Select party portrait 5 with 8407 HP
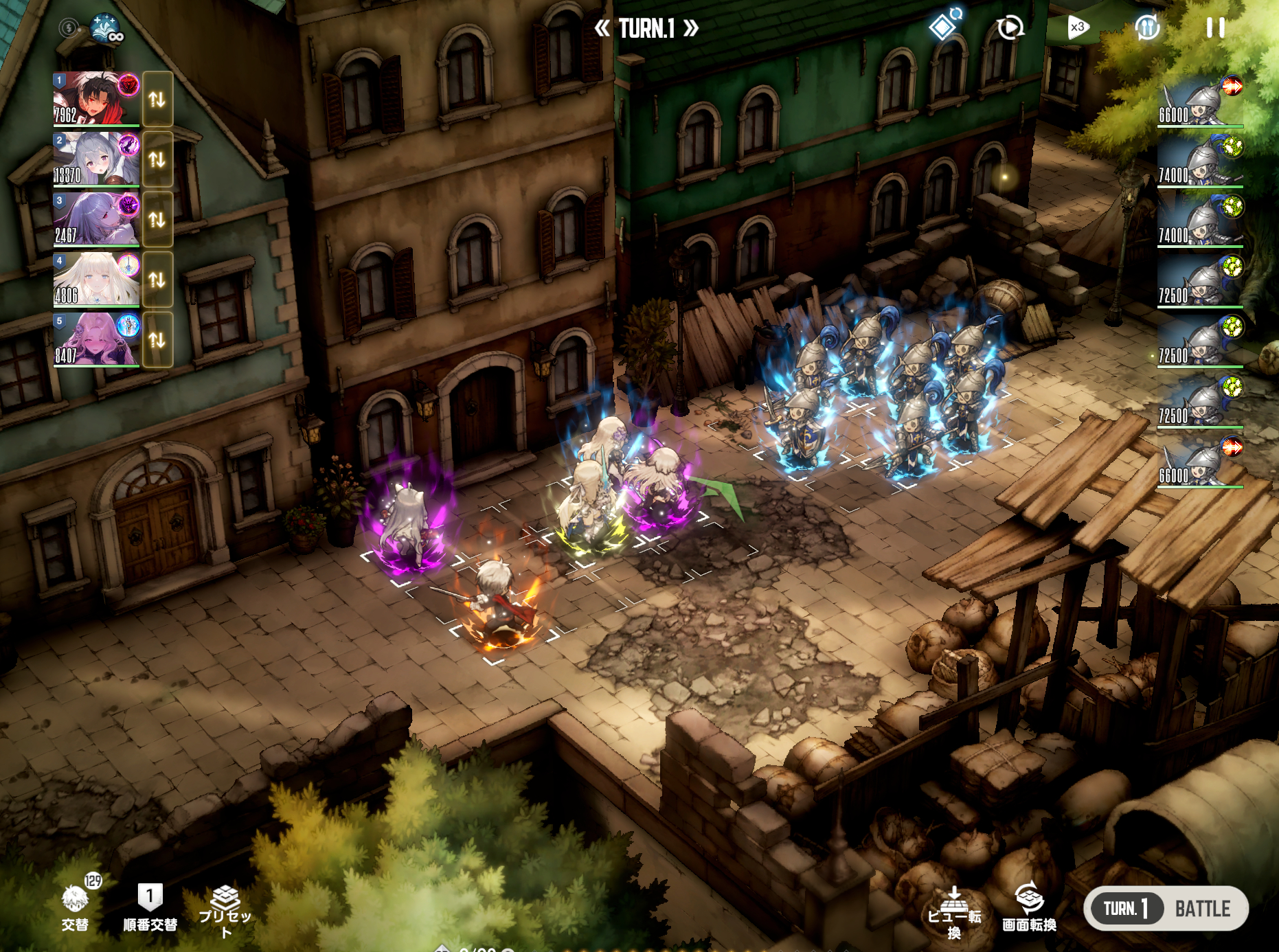This screenshot has width=1279, height=952. coord(96,339)
